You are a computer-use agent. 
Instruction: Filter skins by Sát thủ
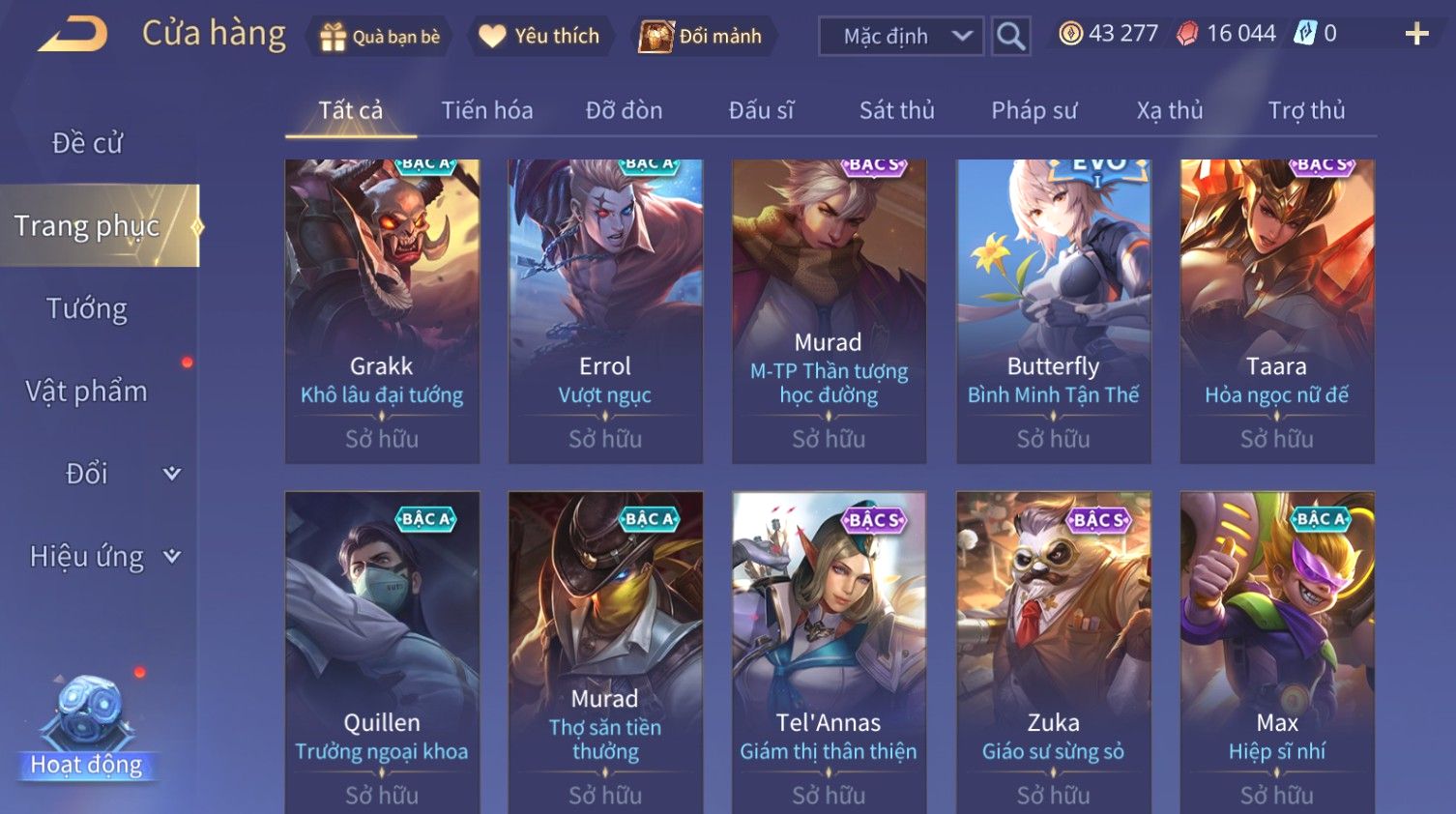(x=896, y=110)
